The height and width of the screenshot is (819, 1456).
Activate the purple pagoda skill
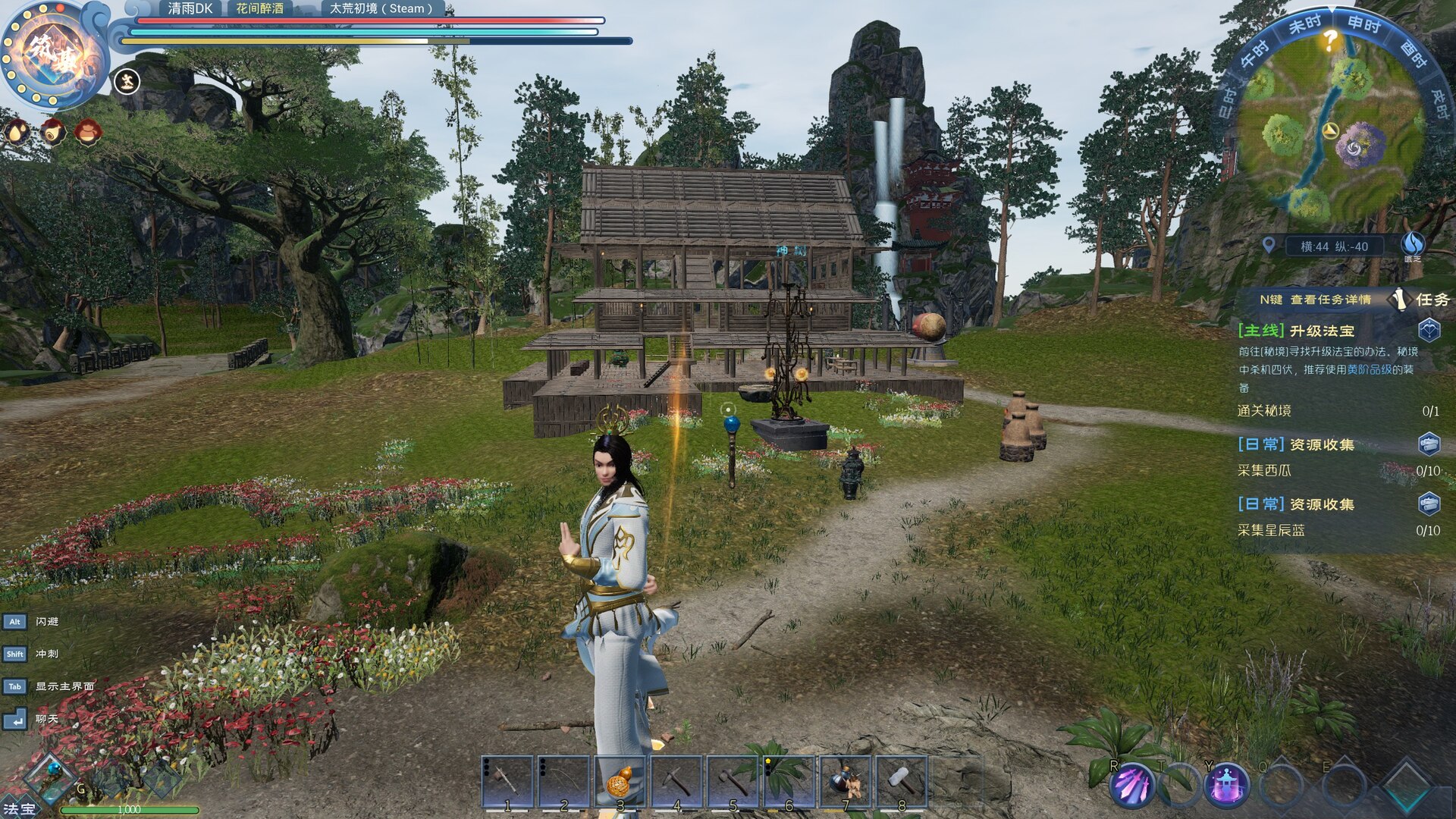[x=1226, y=785]
